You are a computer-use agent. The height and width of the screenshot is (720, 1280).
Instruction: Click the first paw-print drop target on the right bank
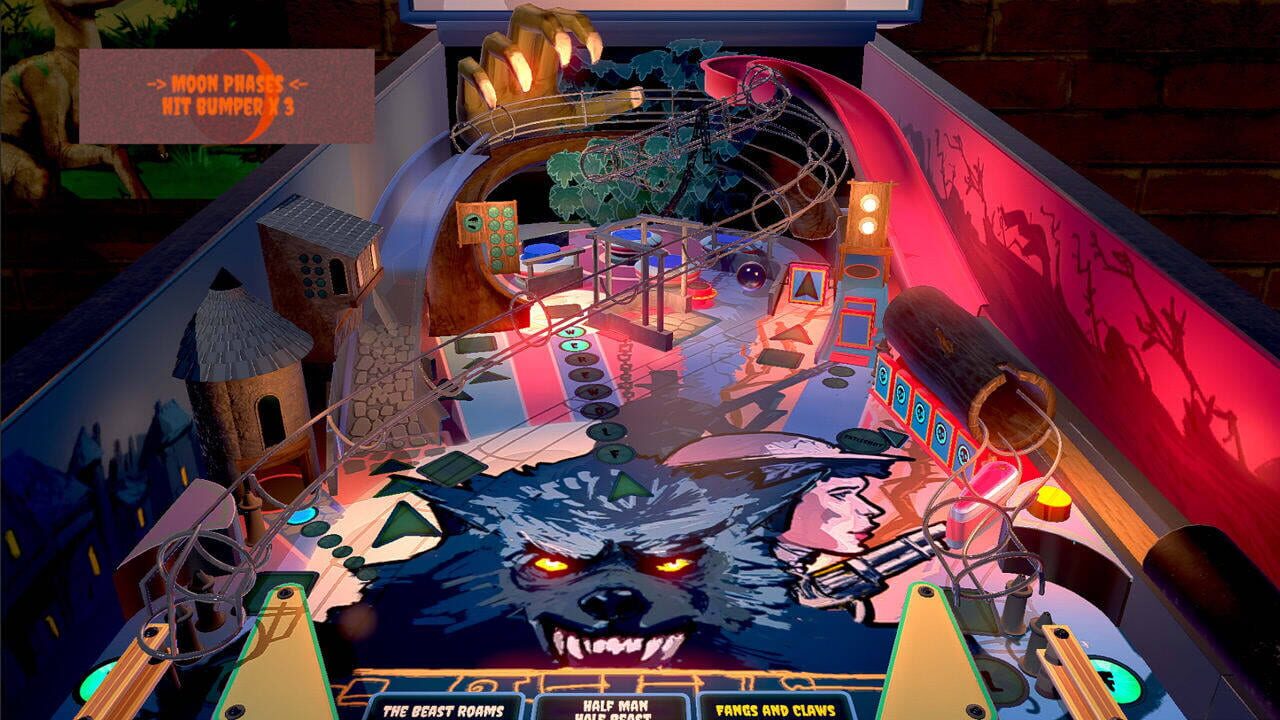pyautogui.click(x=883, y=377)
